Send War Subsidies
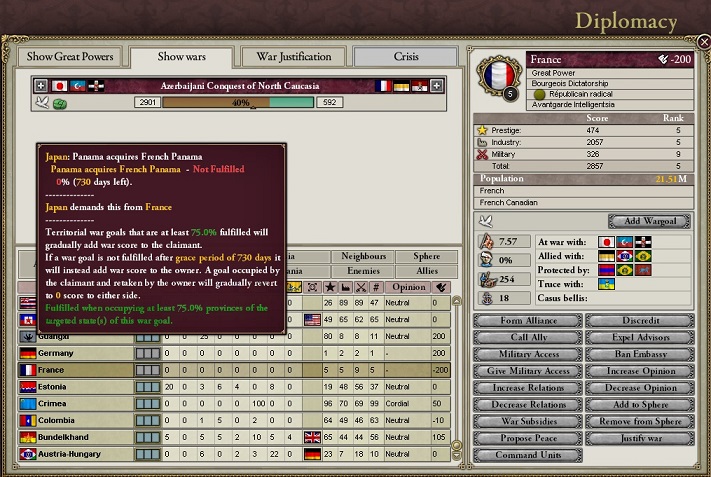 (x=526, y=422)
